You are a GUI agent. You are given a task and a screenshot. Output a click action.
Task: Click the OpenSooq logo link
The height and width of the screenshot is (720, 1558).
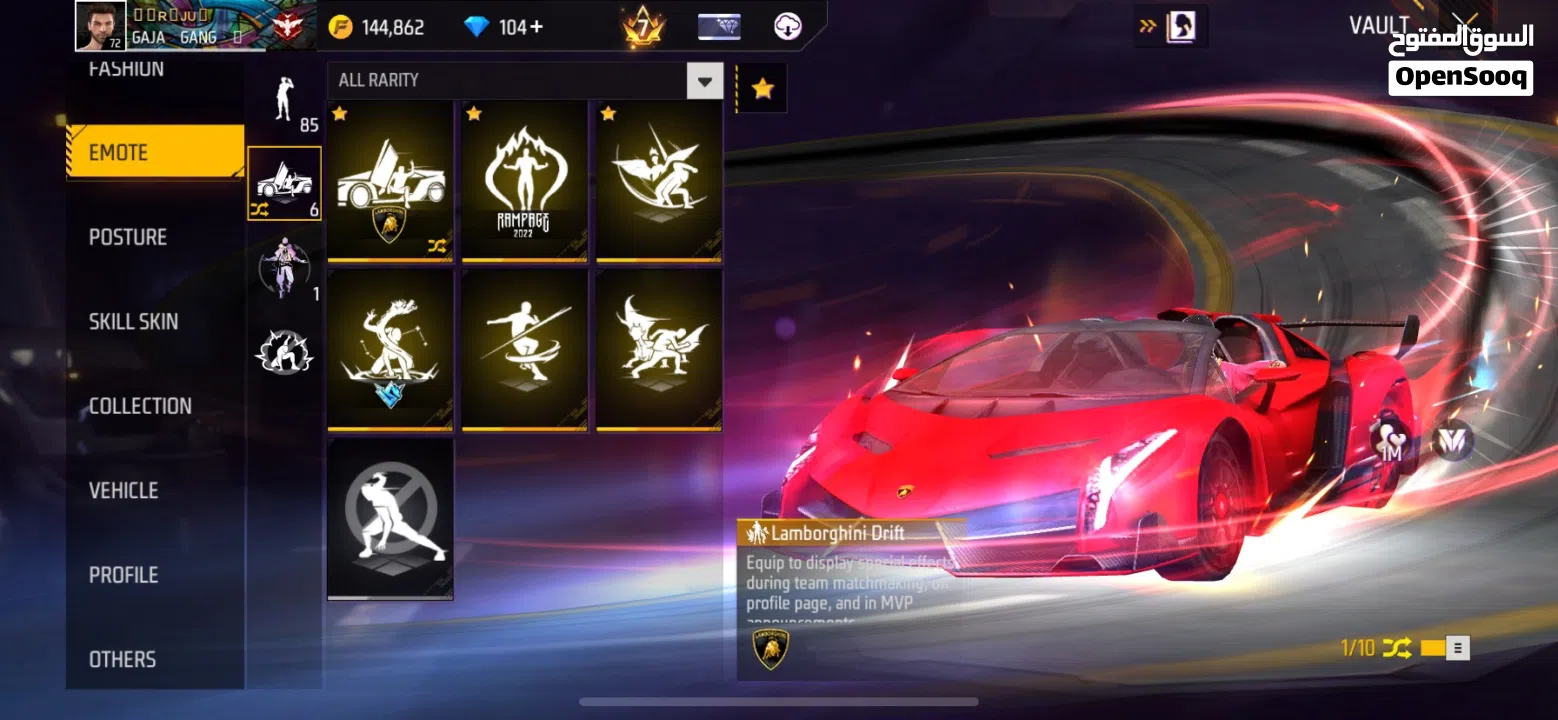click(1459, 74)
